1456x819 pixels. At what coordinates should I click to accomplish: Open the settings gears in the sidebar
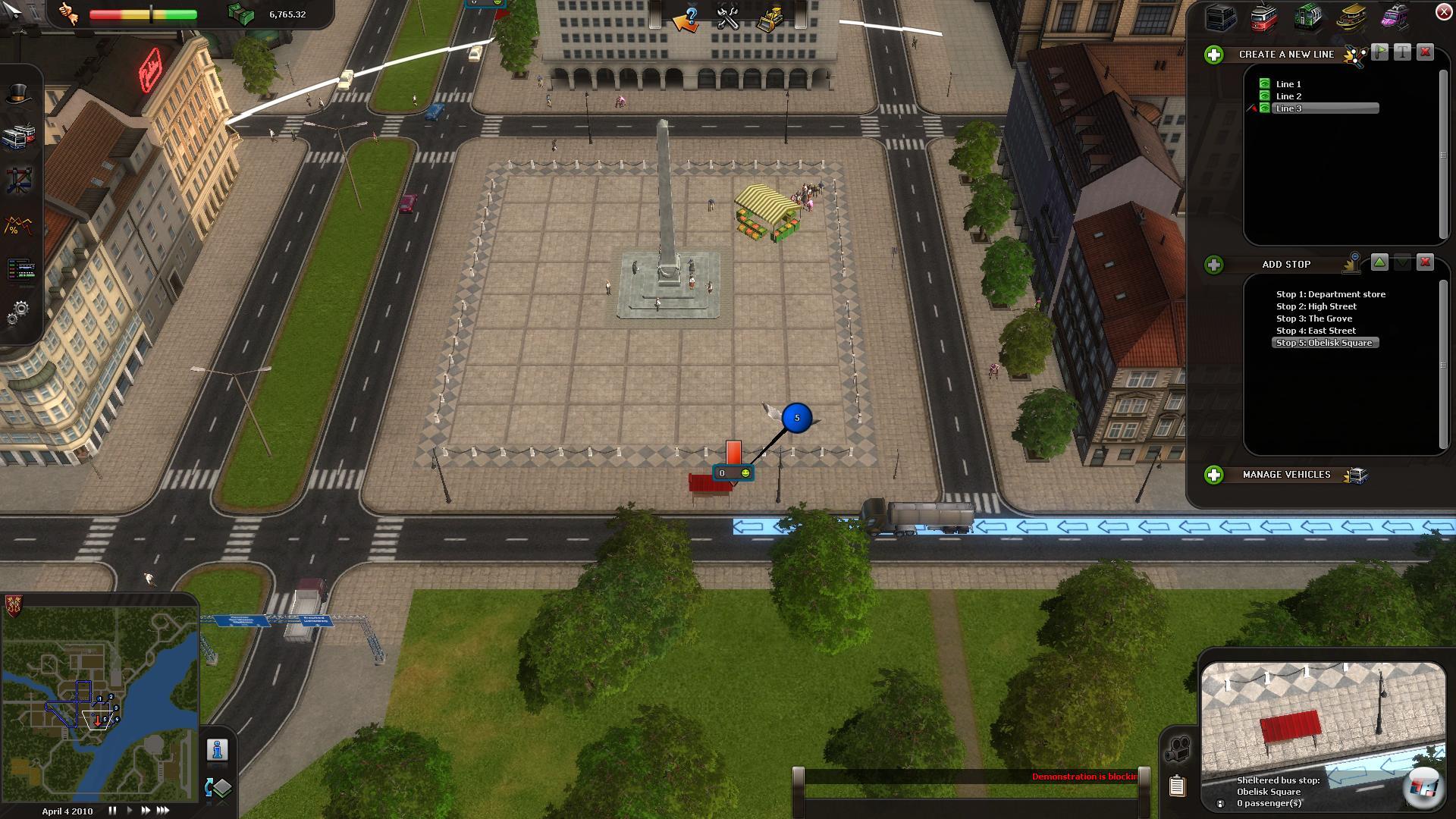[x=19, y=311]
